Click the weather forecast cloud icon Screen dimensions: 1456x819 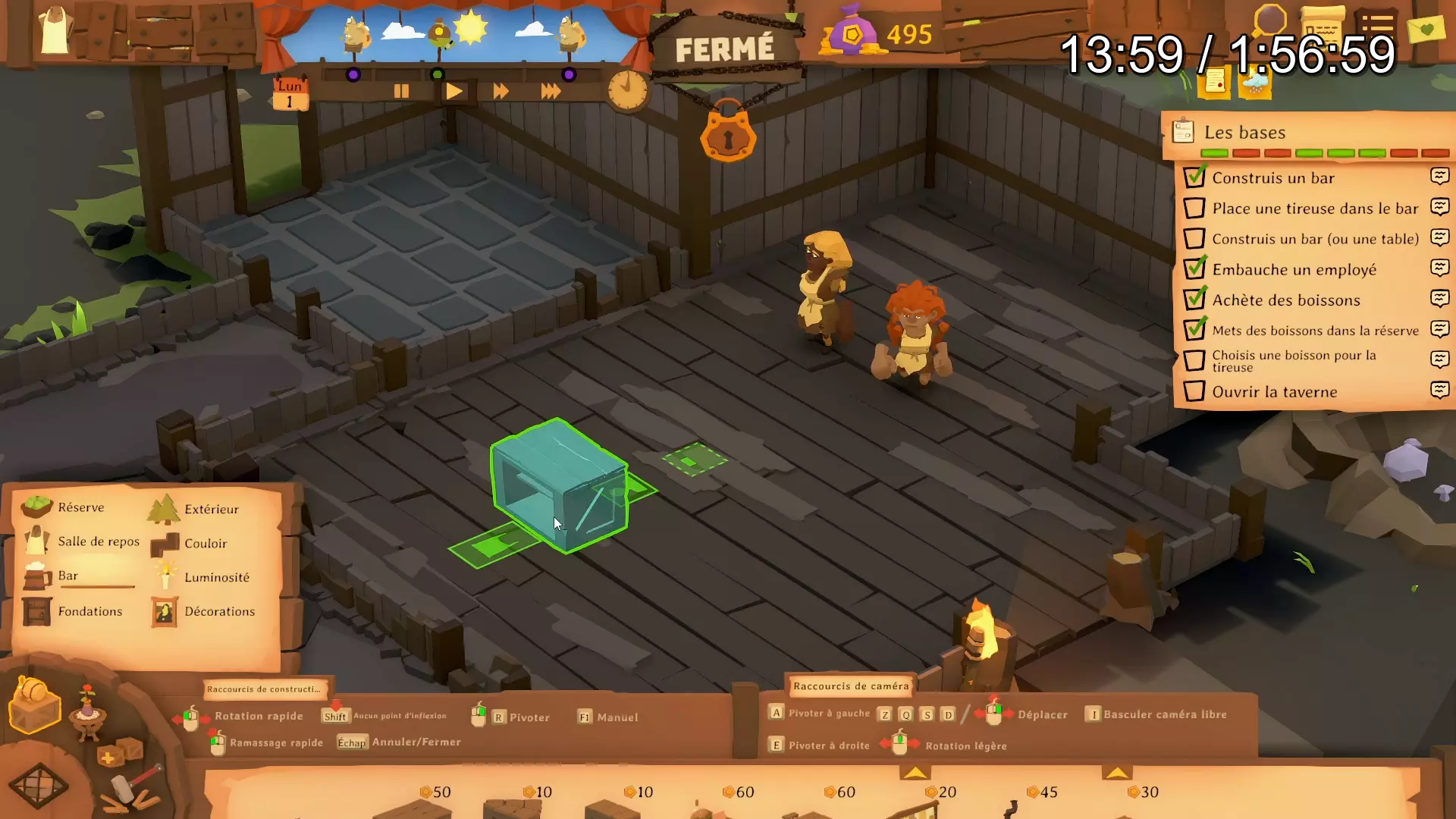click(x=1254, y=83)
